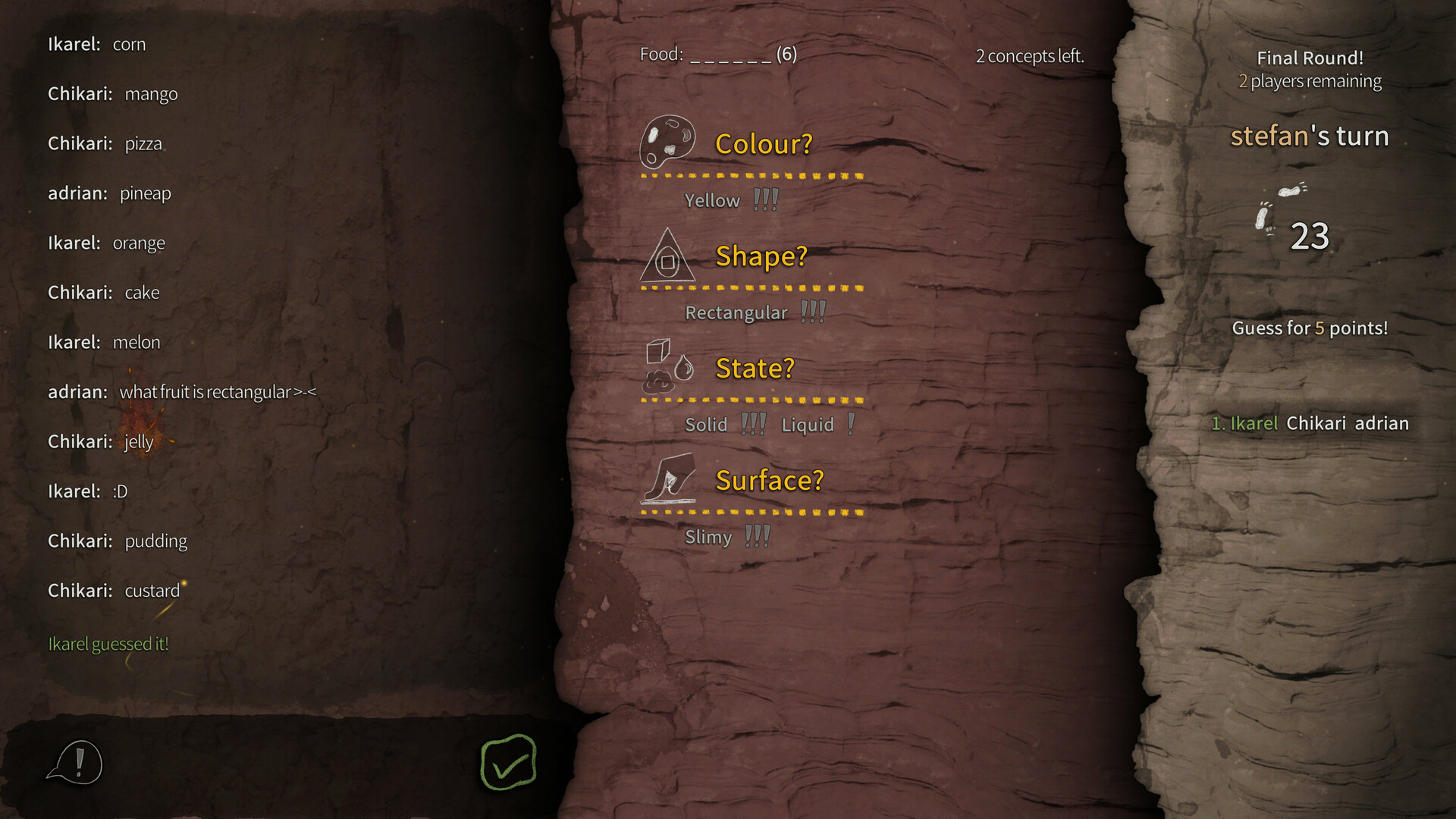This screenshot has height=819, width=1456.
Task: Toggle the !!! marker beside Slimy
Action: pyautogui.click(x=758, y=535)
